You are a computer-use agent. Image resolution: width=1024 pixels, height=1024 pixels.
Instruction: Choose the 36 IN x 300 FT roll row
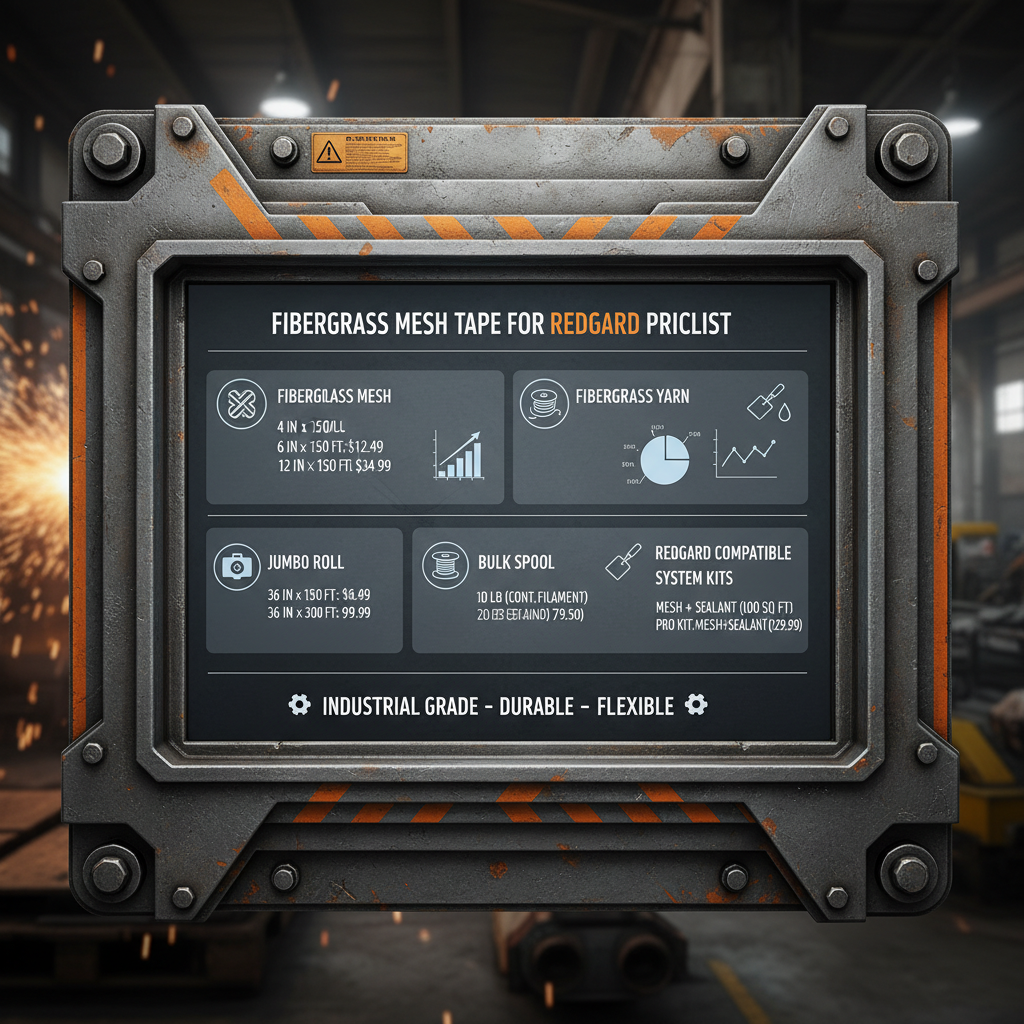coord(317,612)
